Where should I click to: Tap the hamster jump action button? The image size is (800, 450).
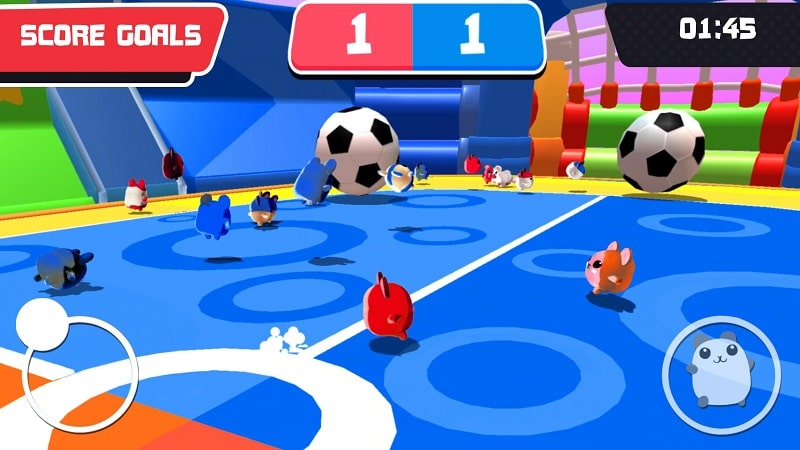coord(722,369)
